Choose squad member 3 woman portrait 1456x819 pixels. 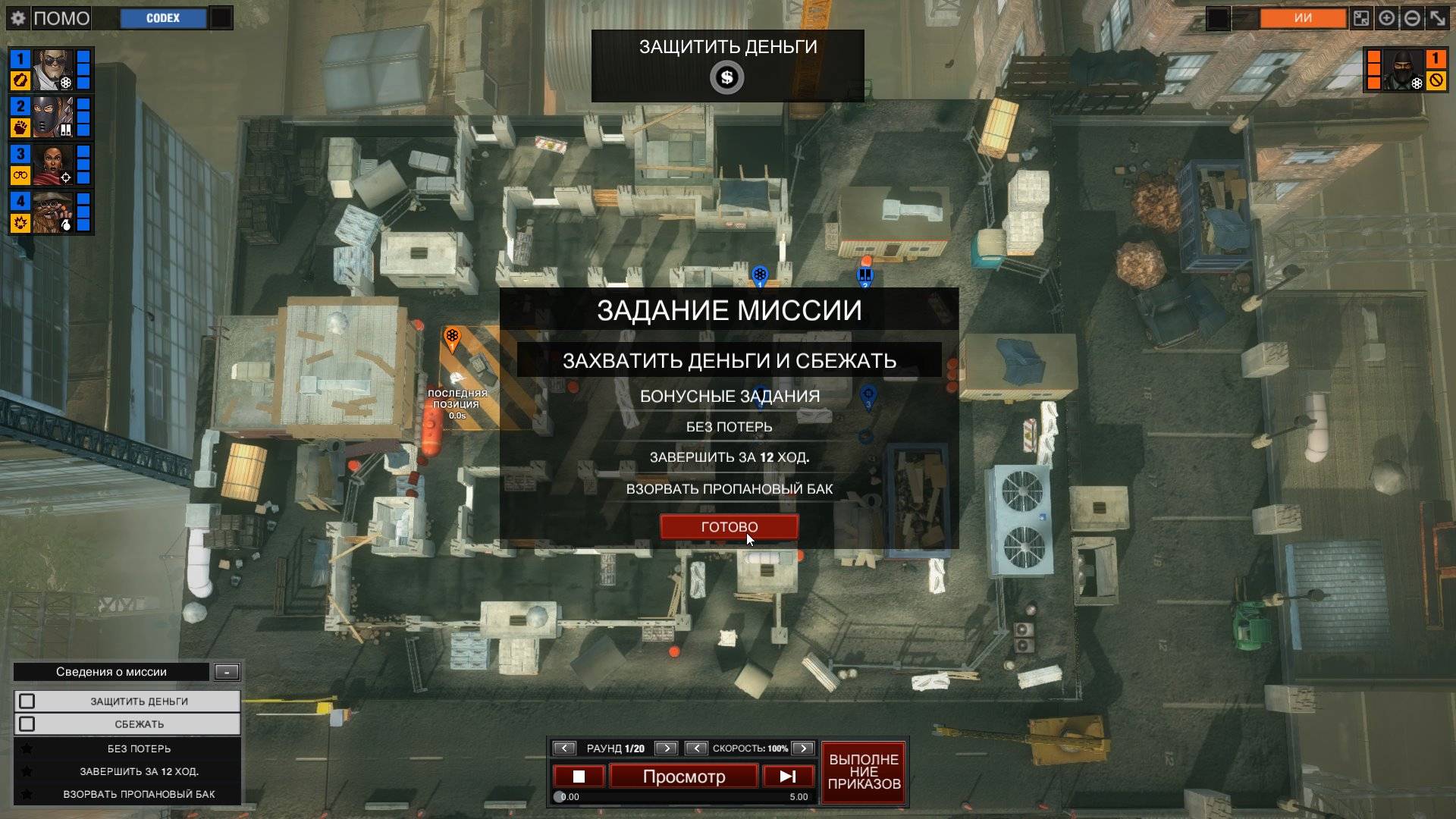pyautogui.click(x=52, y=165)
